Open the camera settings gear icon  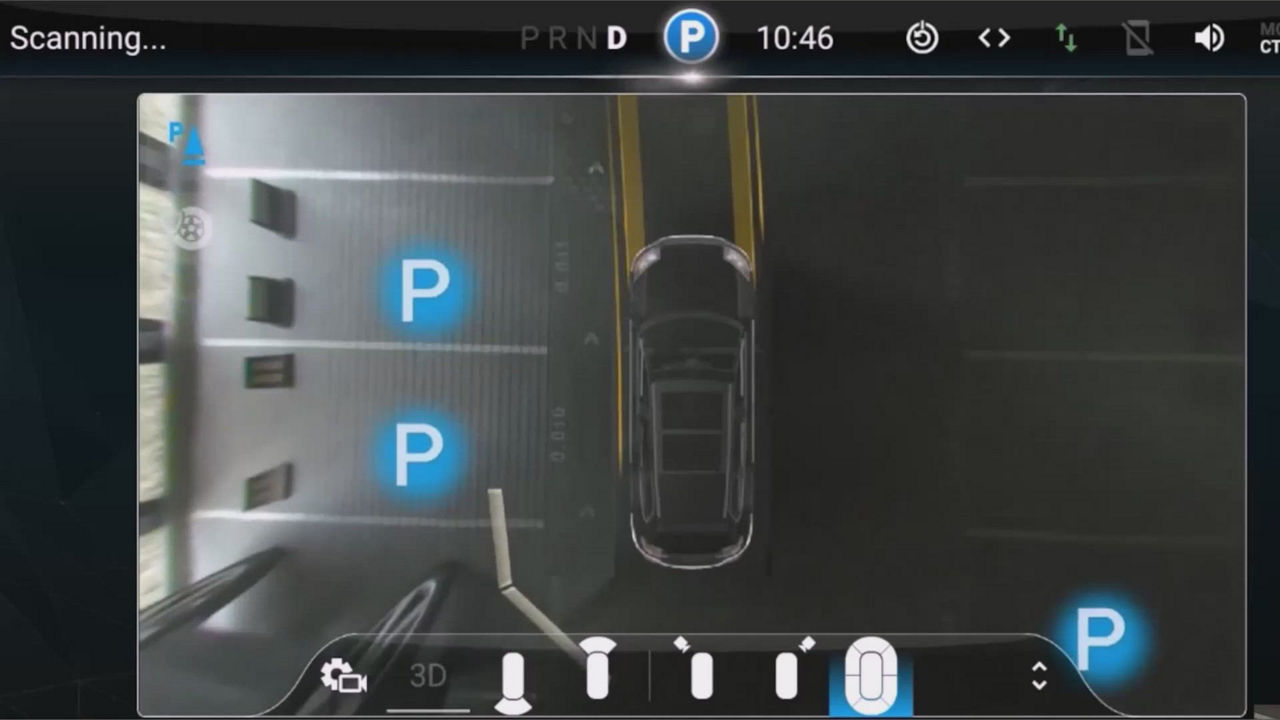click(x=343, y=675)
